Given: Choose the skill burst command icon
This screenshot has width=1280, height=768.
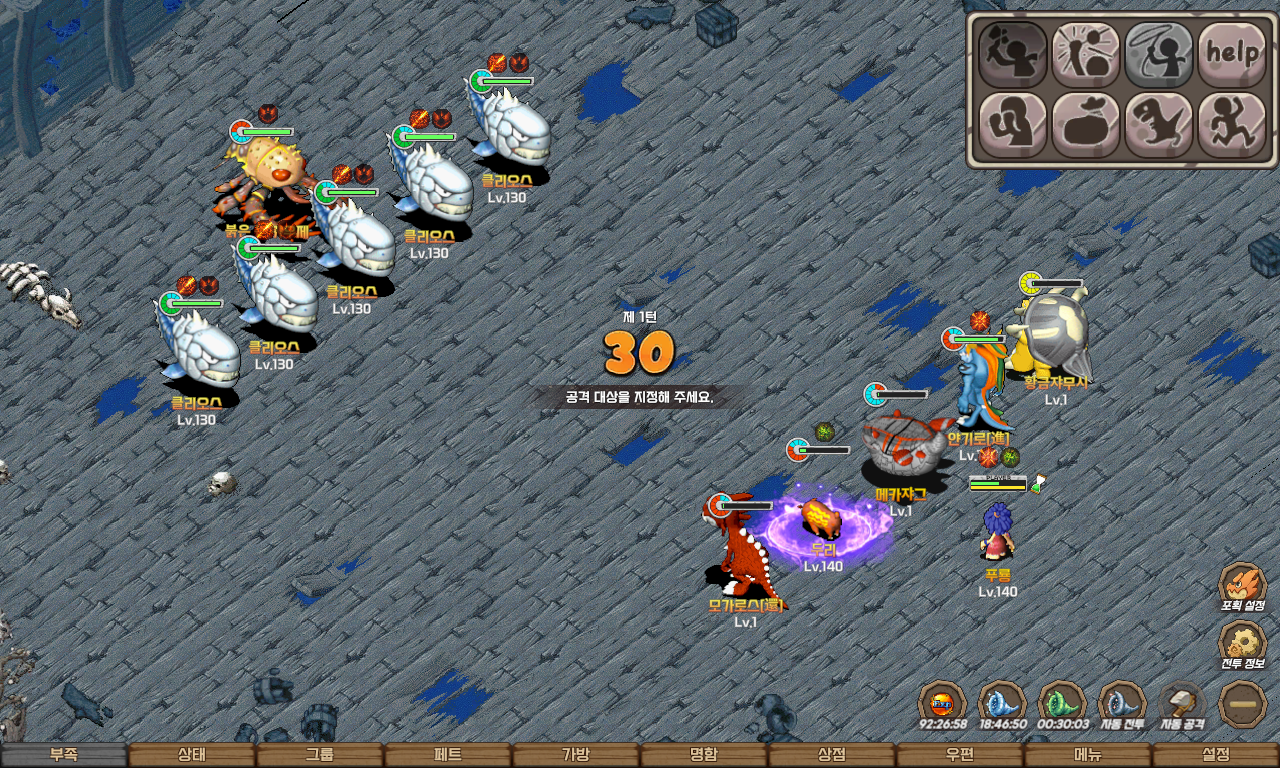Looking at the screenshot, I should (x=1085, y=53).
